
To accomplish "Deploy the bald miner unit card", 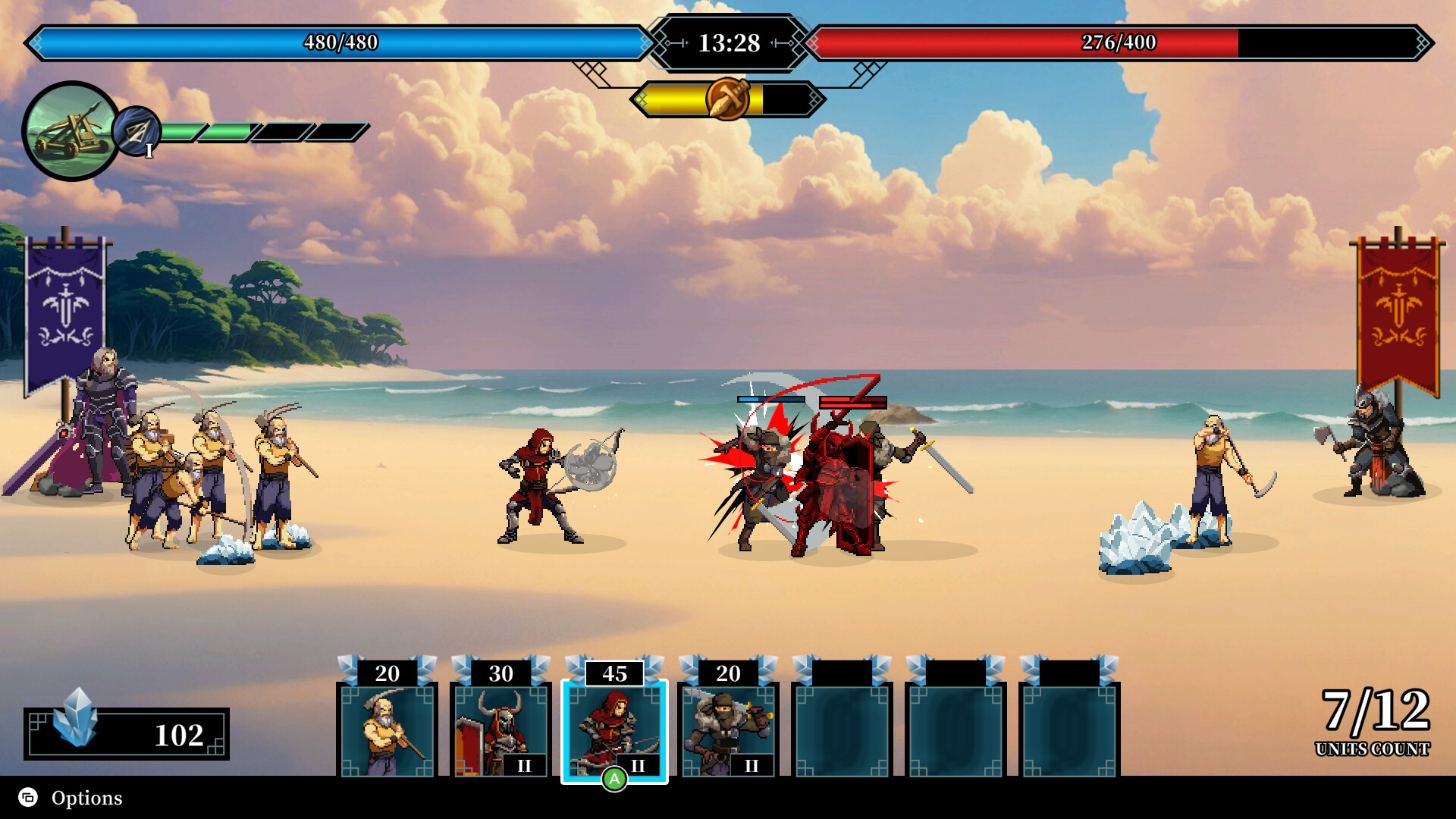I will click(387, 728).
